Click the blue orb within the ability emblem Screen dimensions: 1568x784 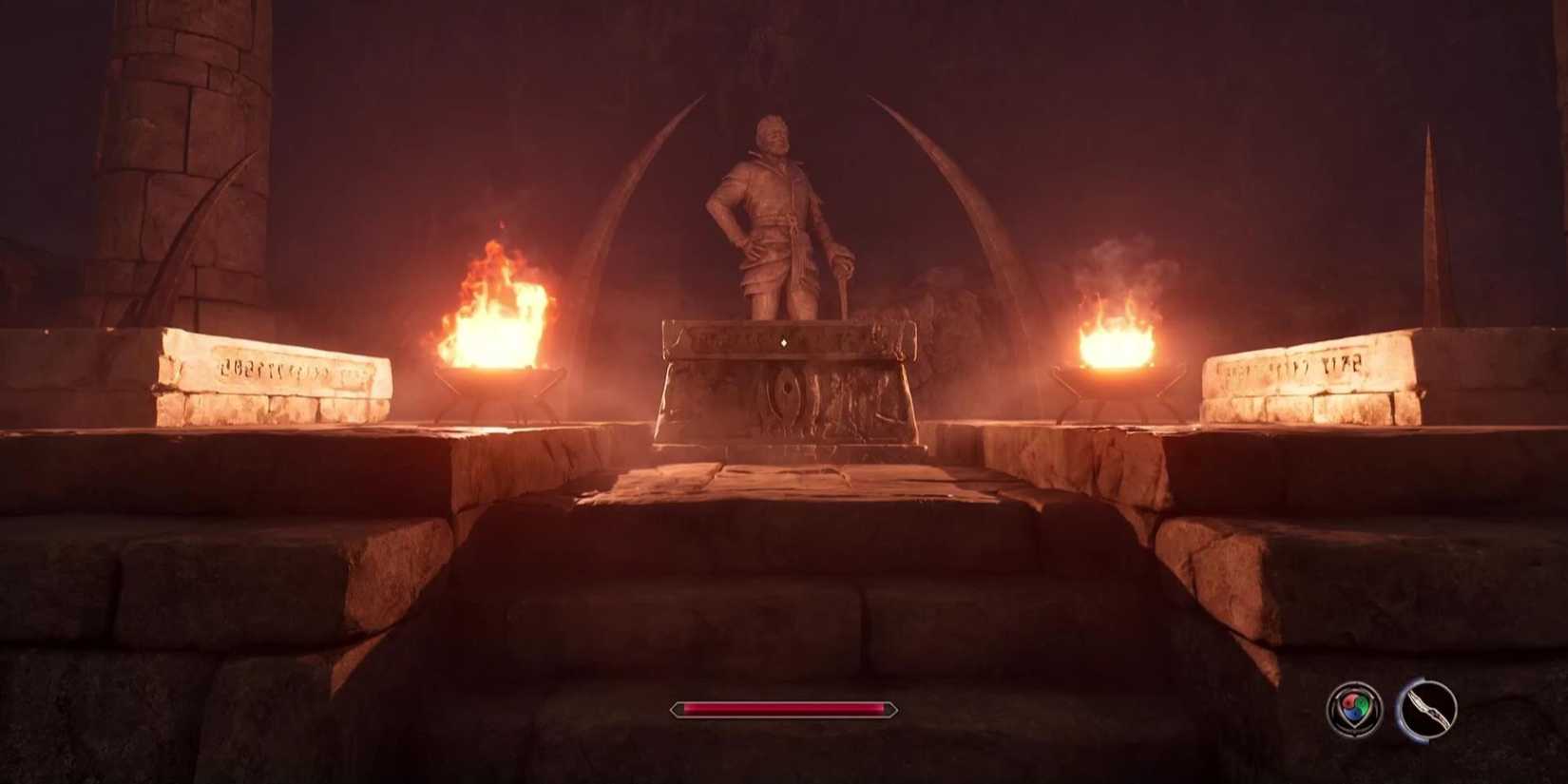[1355, 714]
